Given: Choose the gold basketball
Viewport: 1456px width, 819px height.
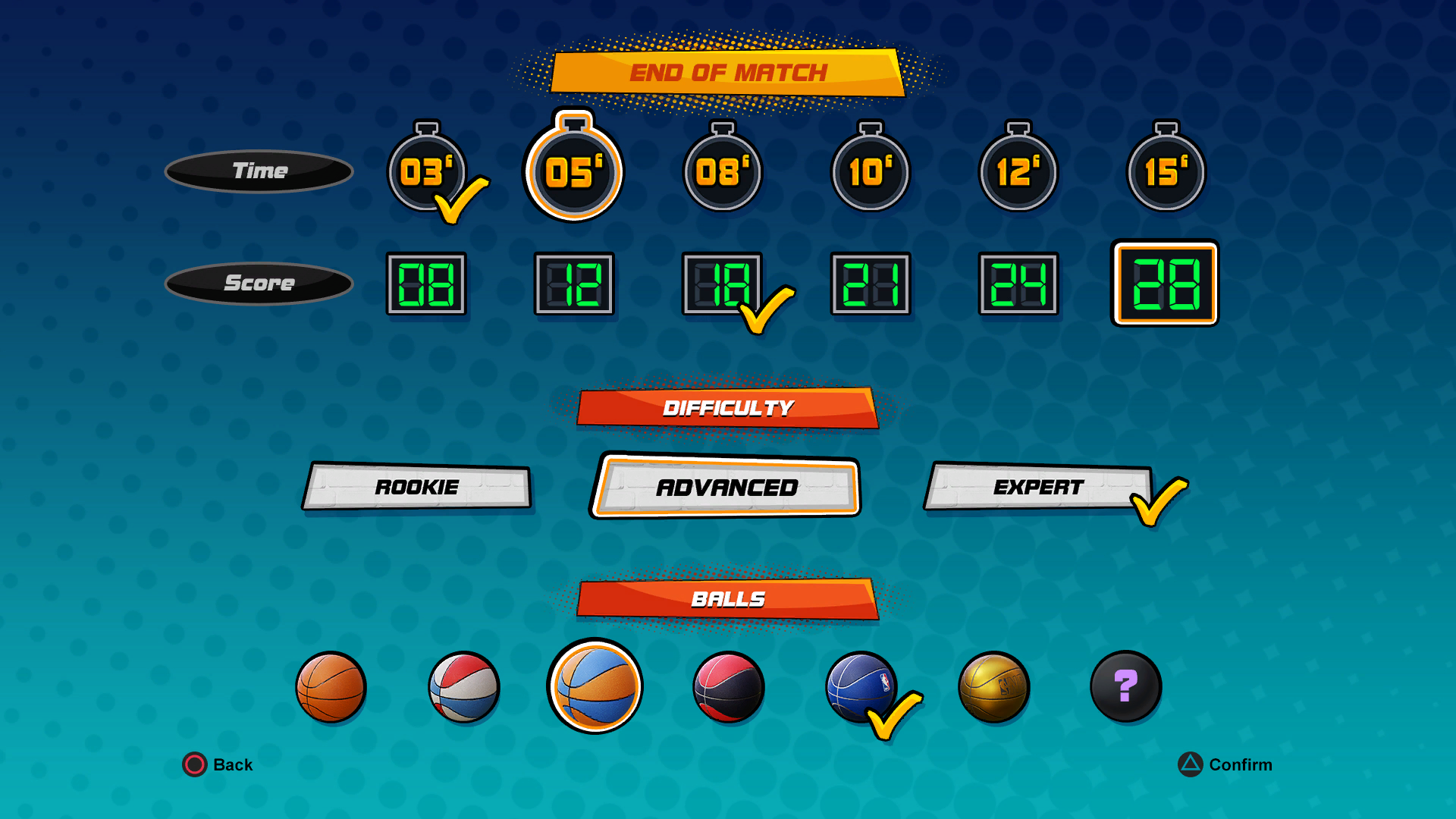Looking at the screenshot, I should (993, 687).
